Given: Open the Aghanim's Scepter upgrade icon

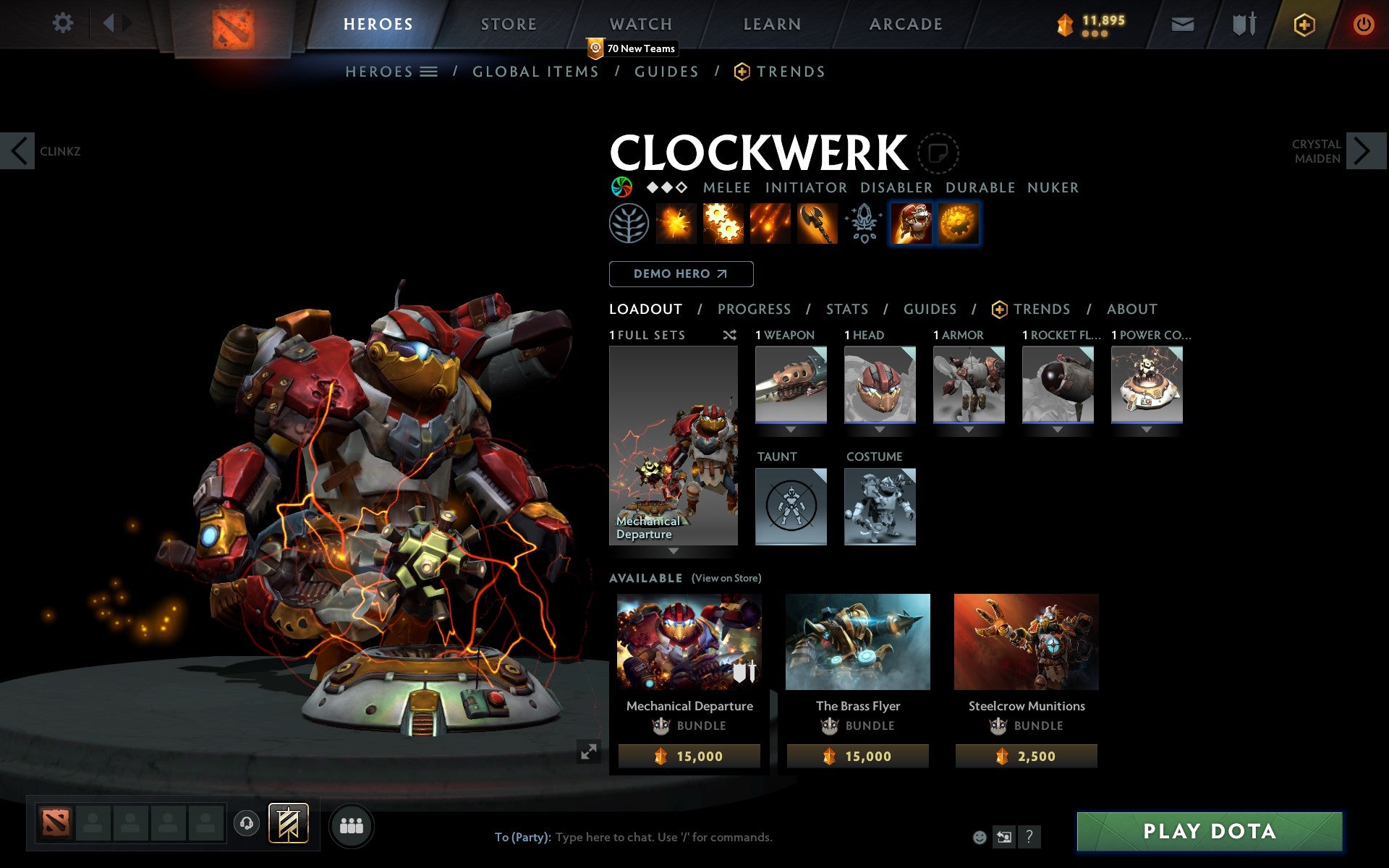Looking at the screenshot, I should click(863, 224).
